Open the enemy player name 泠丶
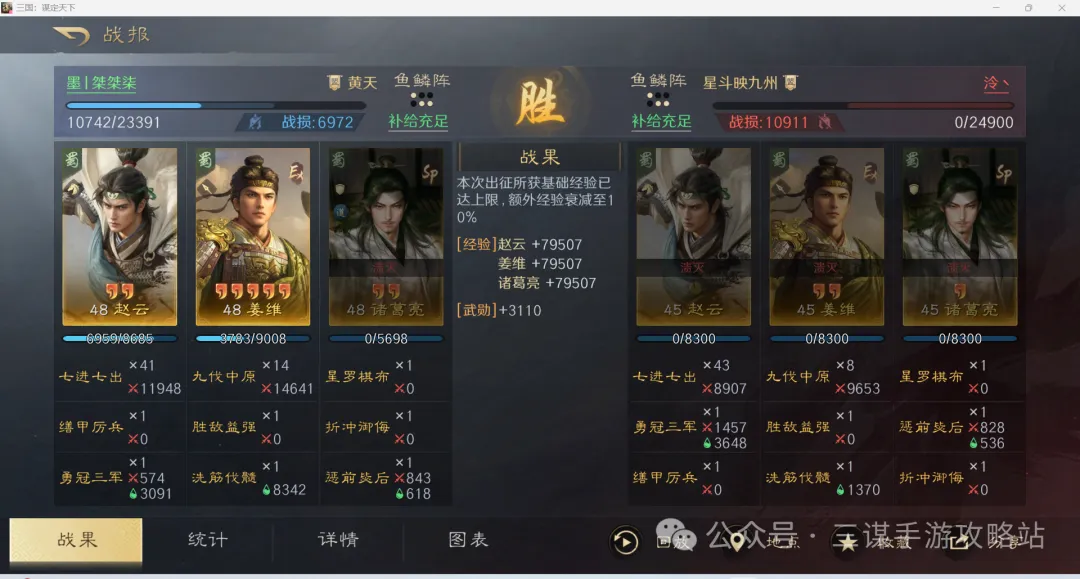Viewport: 1080px width, 579px height. pyautogui.click(x=996, y=83)
